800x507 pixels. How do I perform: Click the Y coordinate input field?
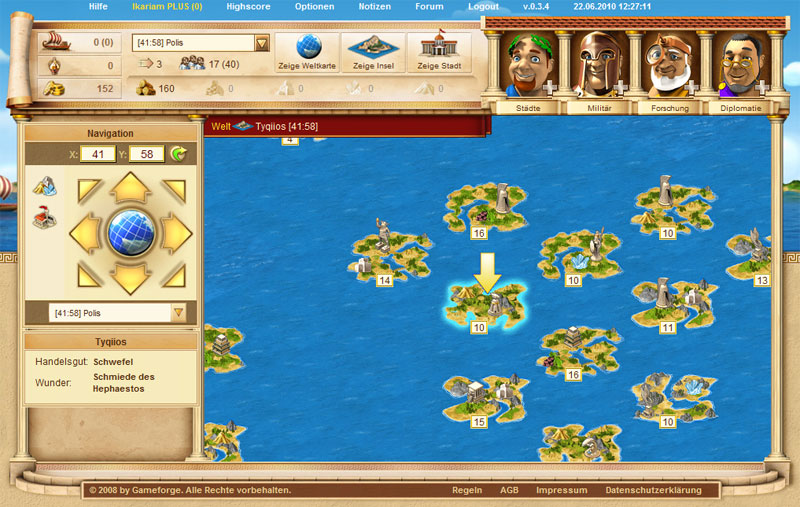tap(147, 155)
